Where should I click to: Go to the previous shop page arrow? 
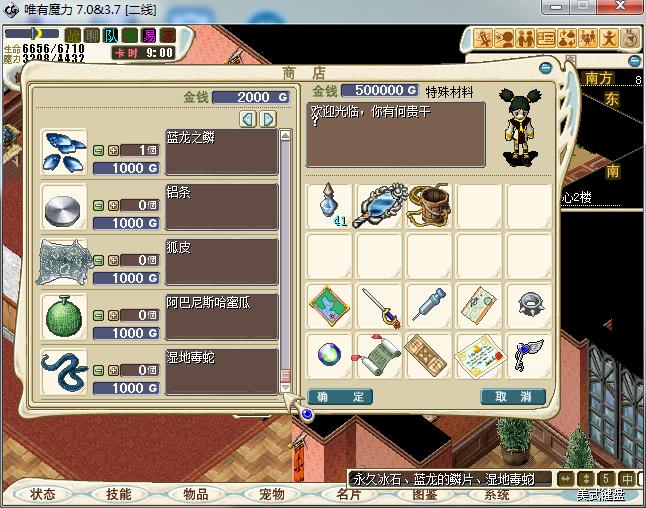point(248,119)
